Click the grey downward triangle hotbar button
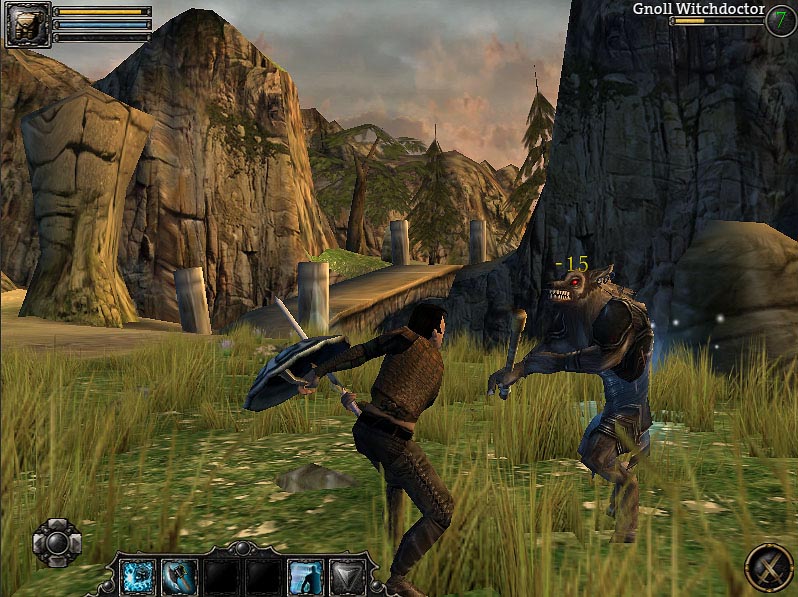 click(x=348, y=576)
